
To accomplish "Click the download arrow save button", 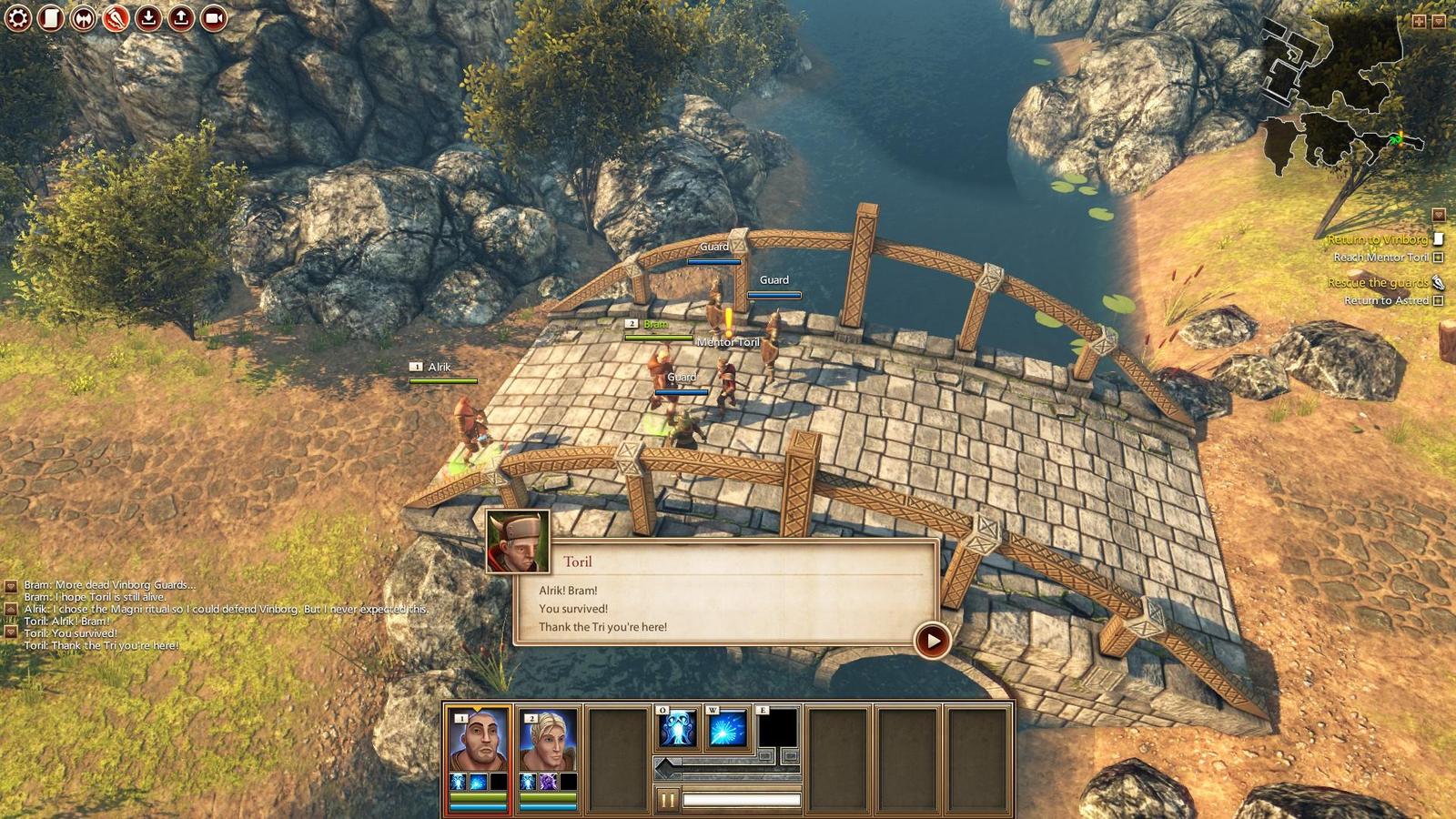I will [148, 17].
